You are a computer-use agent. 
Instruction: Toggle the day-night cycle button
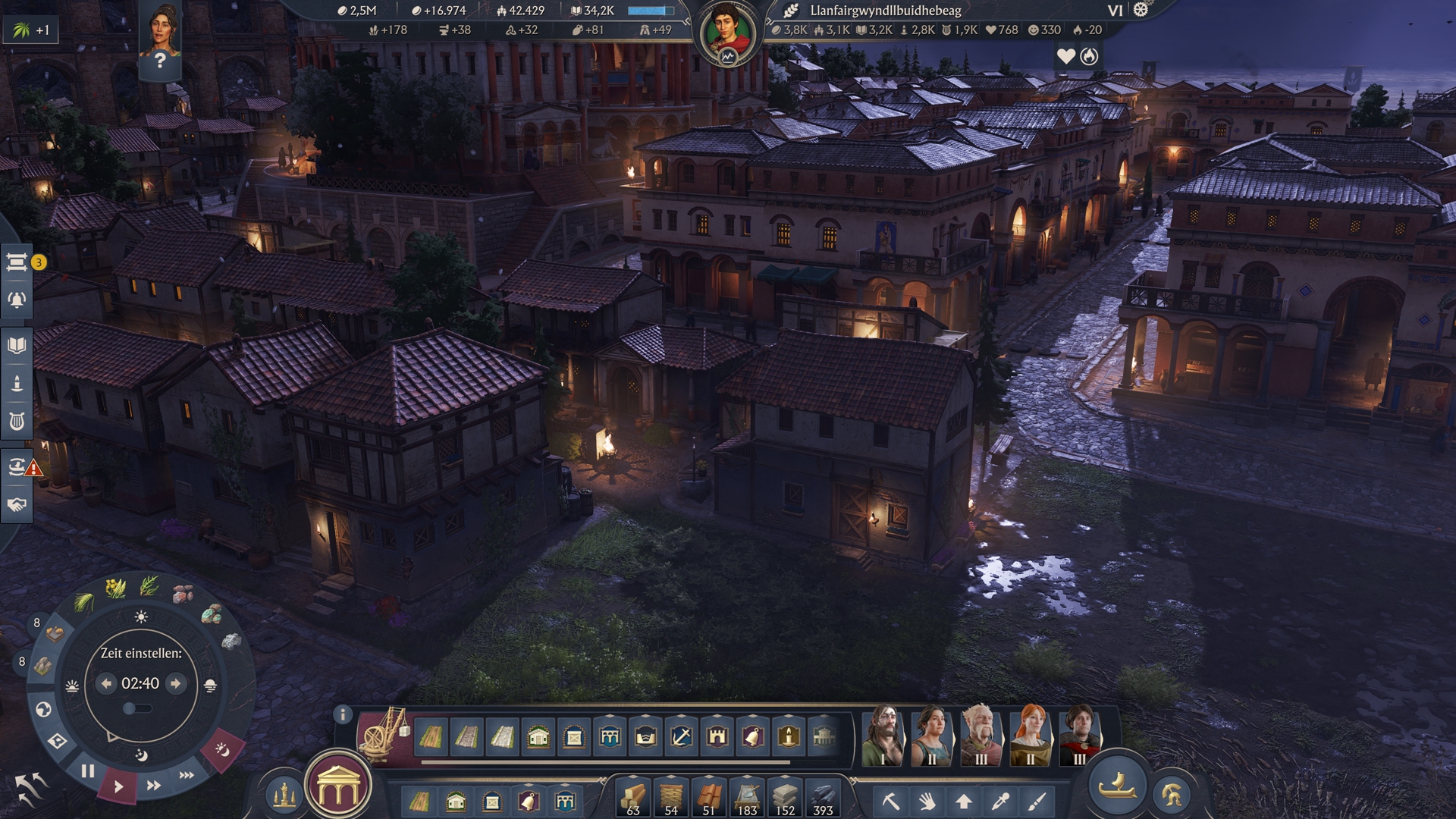[x=222, y=750]
